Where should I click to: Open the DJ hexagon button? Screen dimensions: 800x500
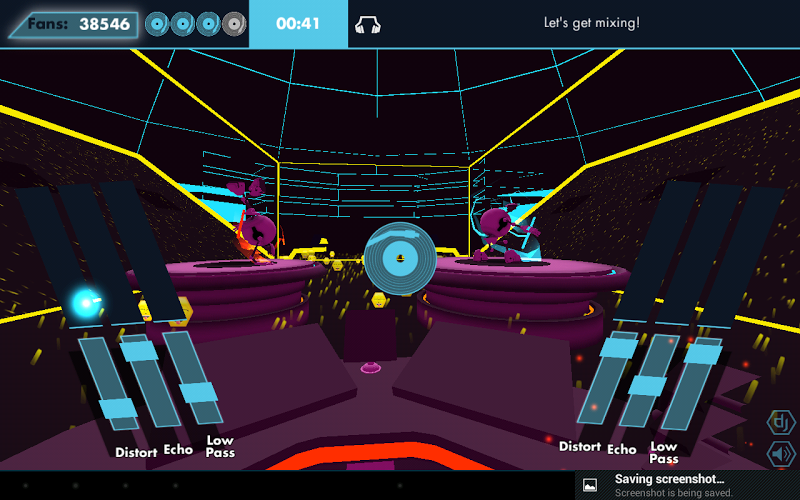click(x=781, y=422)
